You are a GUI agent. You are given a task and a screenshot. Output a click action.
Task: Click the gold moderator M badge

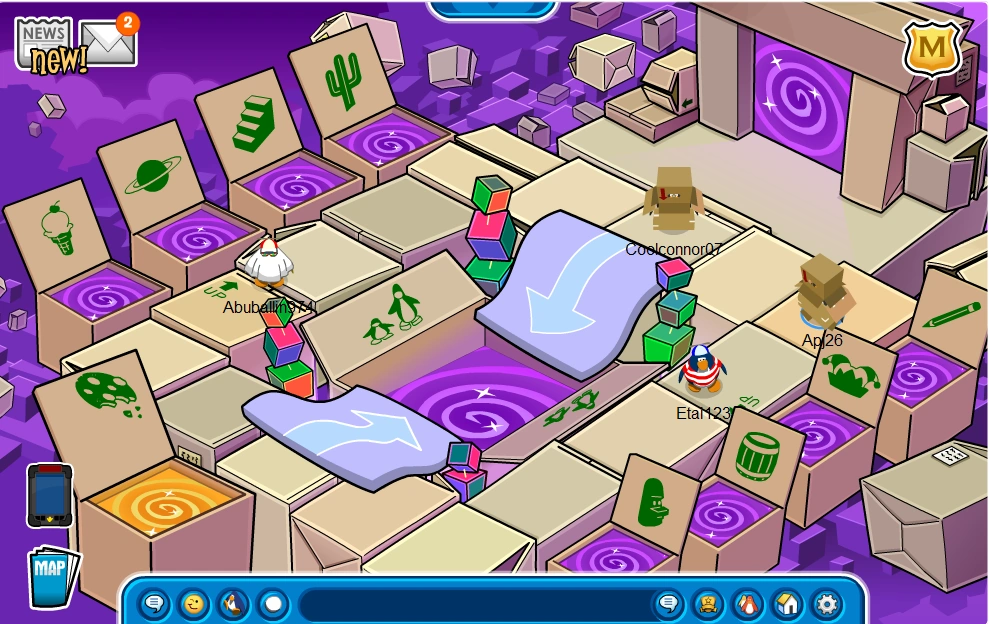(932, 47)
